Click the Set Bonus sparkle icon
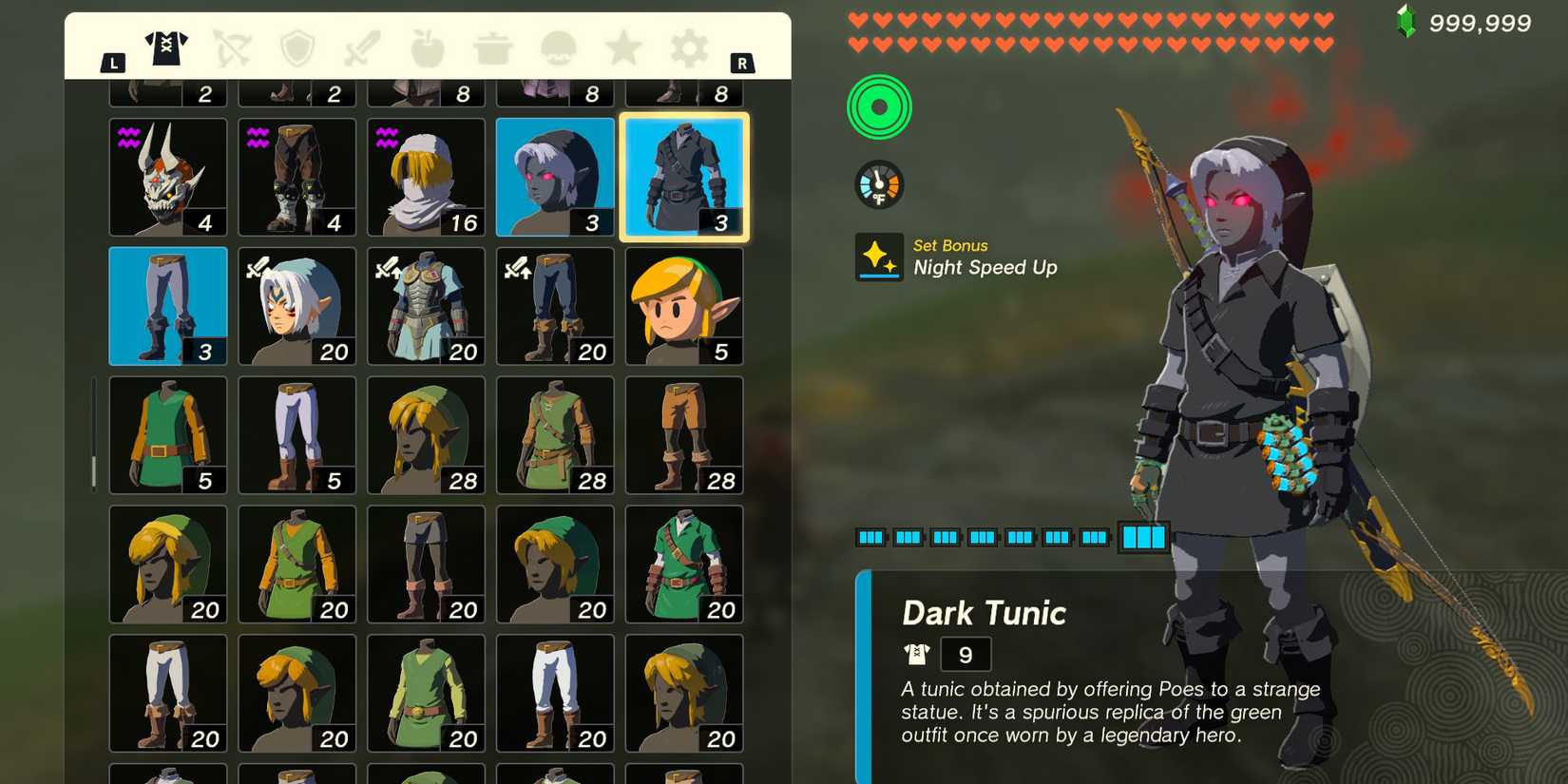This screenshot has width=1568, height=784. [878, 255]
